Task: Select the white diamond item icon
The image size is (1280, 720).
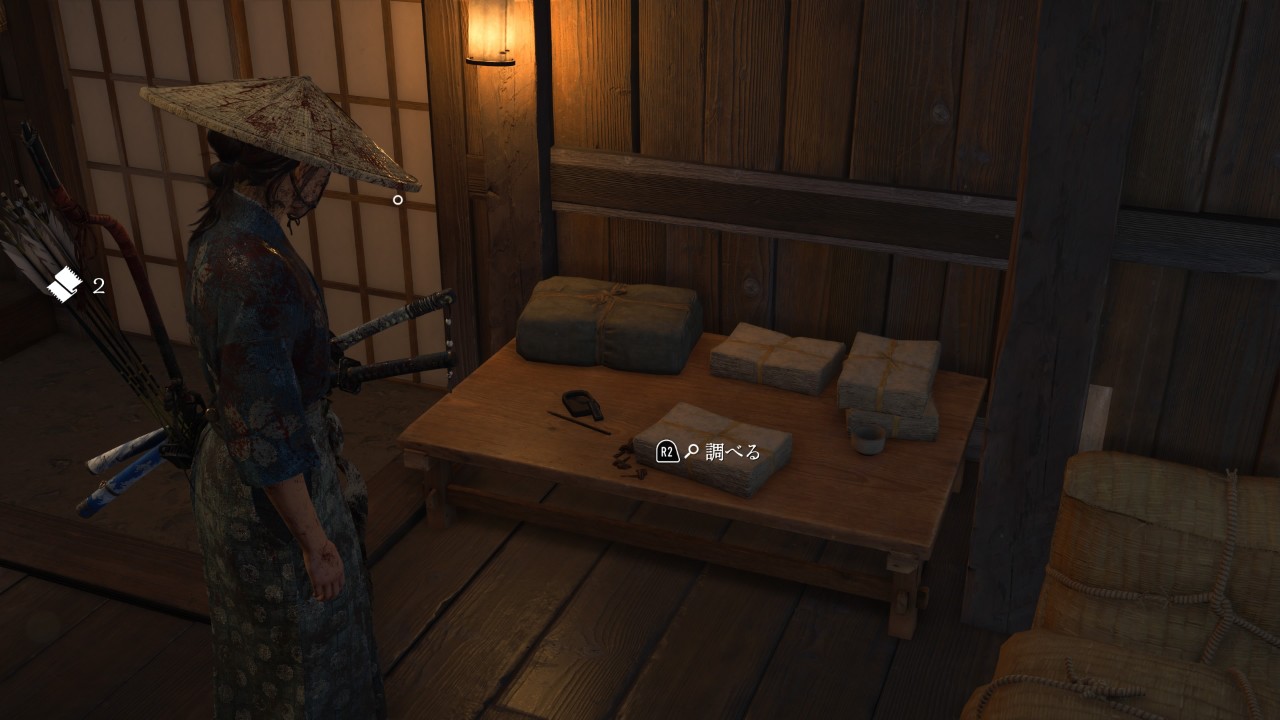Action: pyautogui.click(x=64, y=285)
